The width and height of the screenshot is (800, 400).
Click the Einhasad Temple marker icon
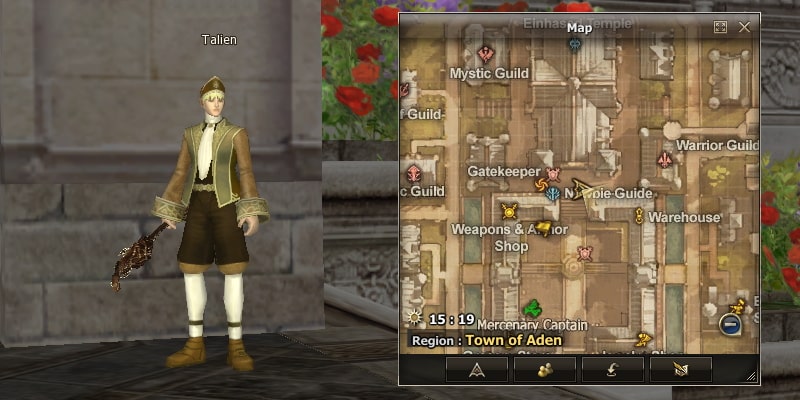click(x=575, y=44)
